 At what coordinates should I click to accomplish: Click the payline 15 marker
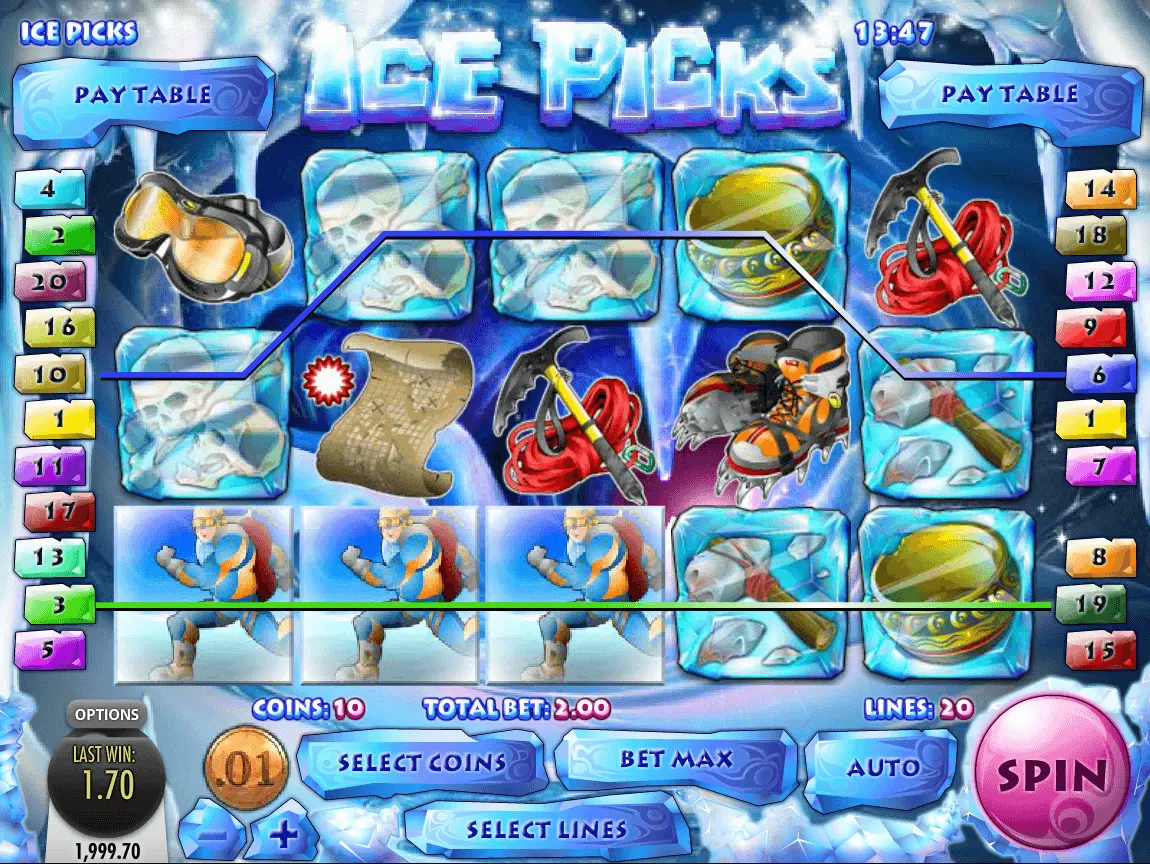tap(1101, 650)
